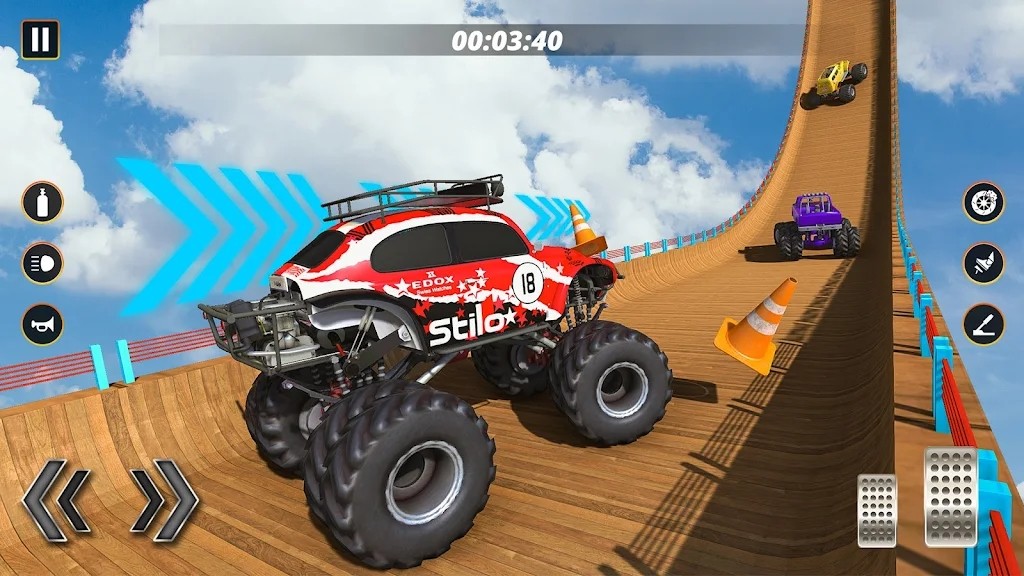Pull the handbrake lever icon
Screen dimensions: 1024x576
pyautogui.click(x=984, y=325)
